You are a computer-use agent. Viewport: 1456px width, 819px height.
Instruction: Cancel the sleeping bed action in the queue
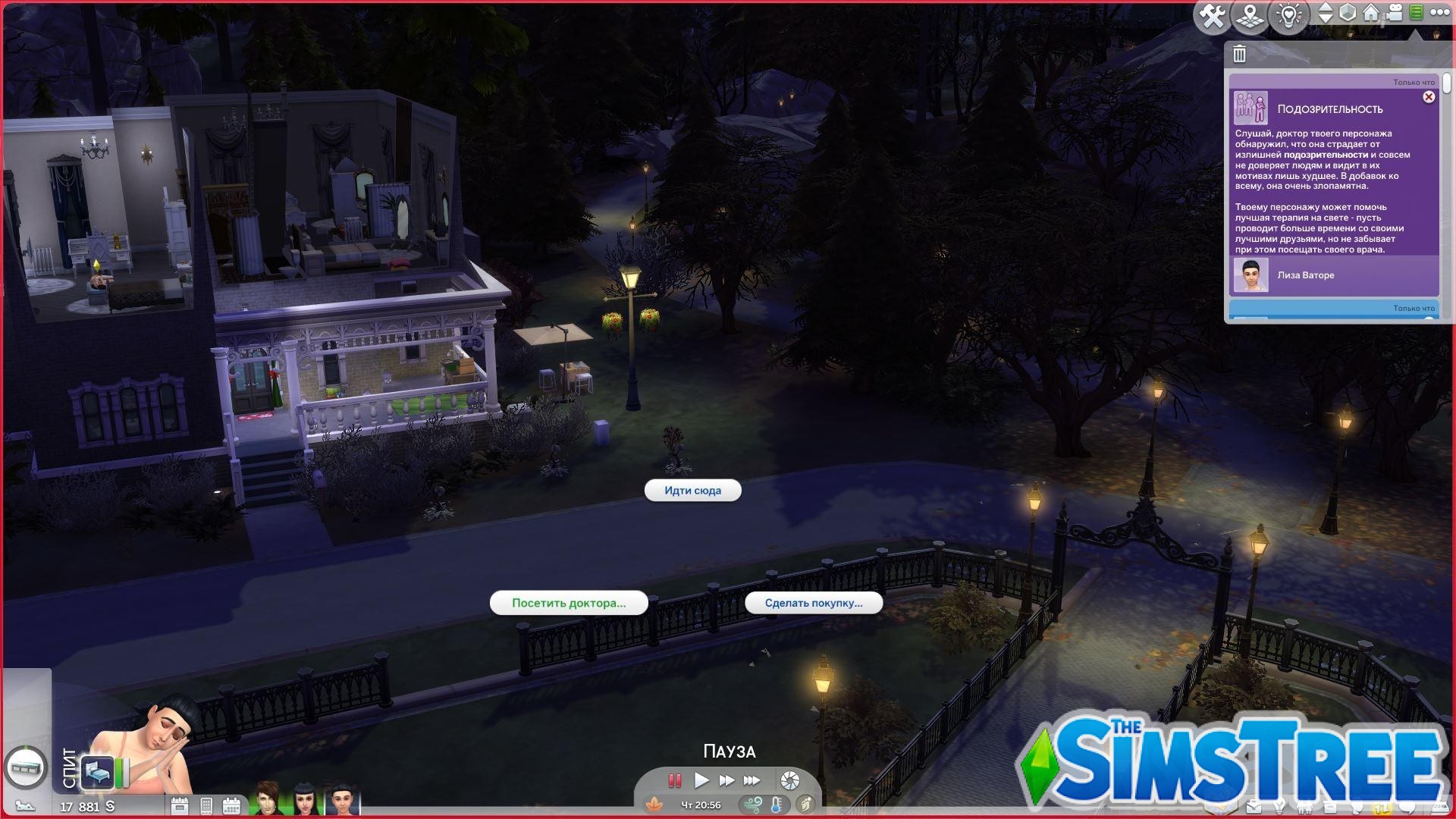click(98, 773)
